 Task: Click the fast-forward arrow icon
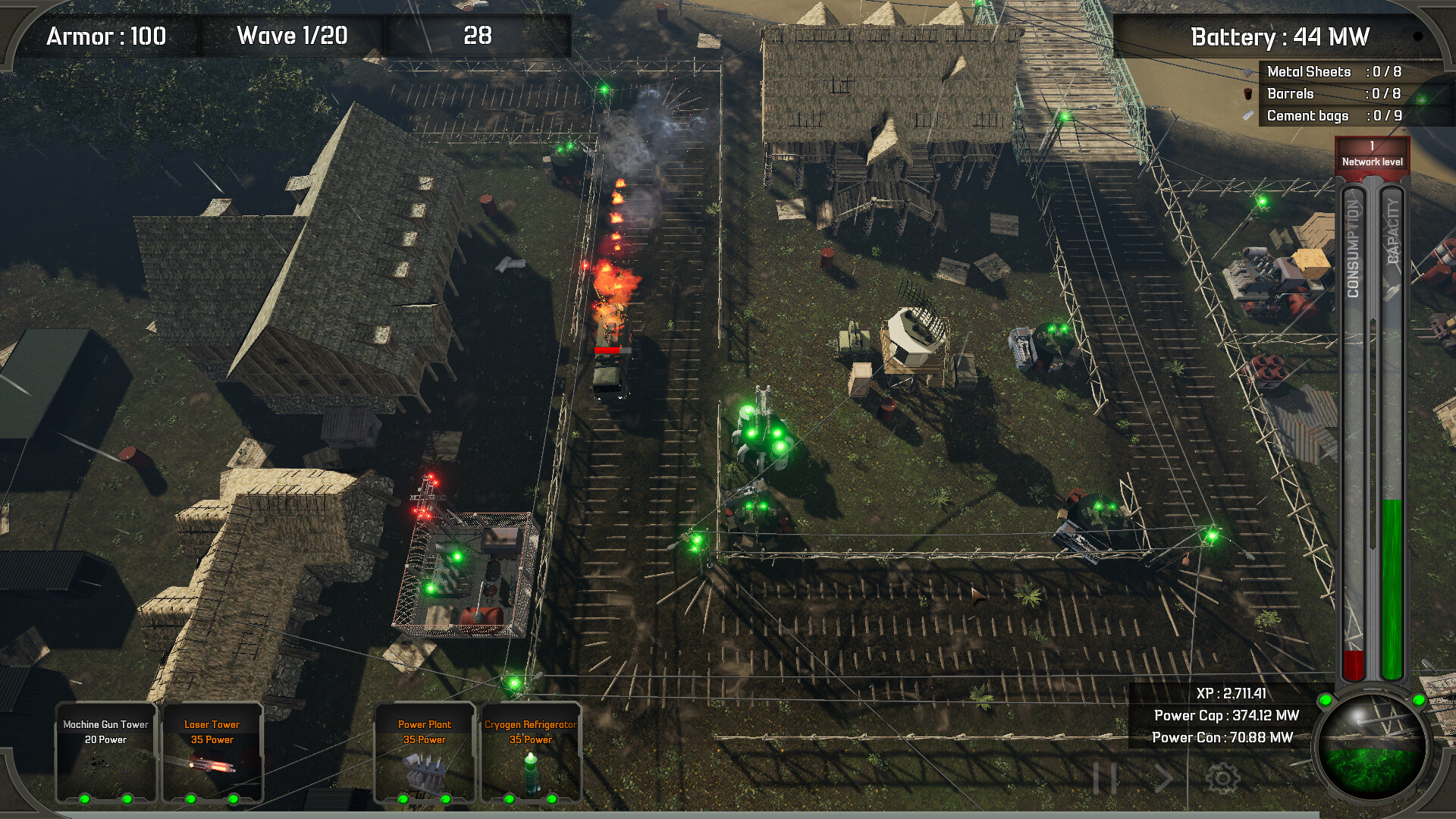pos(1163,778)
